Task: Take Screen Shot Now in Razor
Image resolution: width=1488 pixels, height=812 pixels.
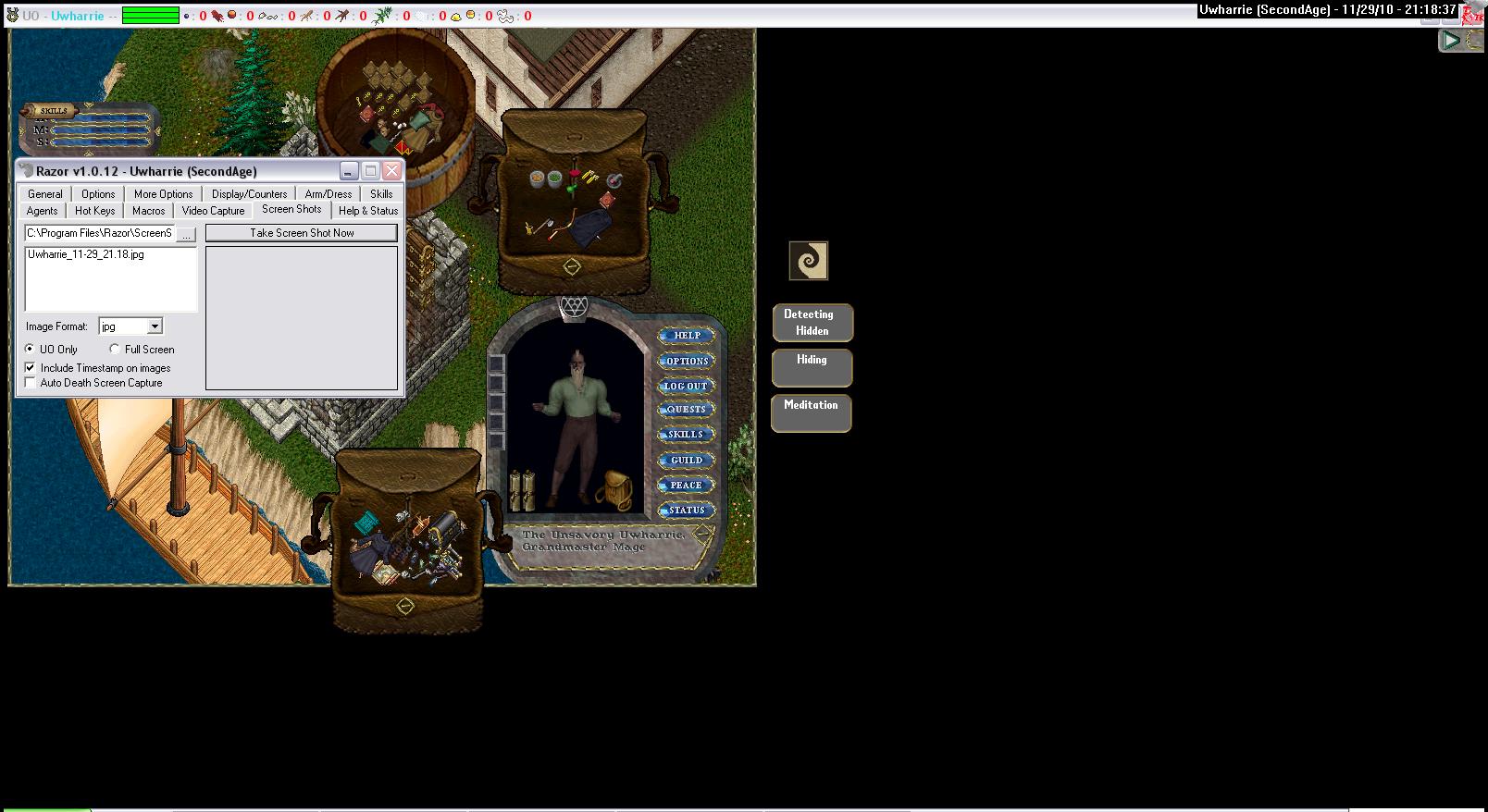Action: [302, 233]
